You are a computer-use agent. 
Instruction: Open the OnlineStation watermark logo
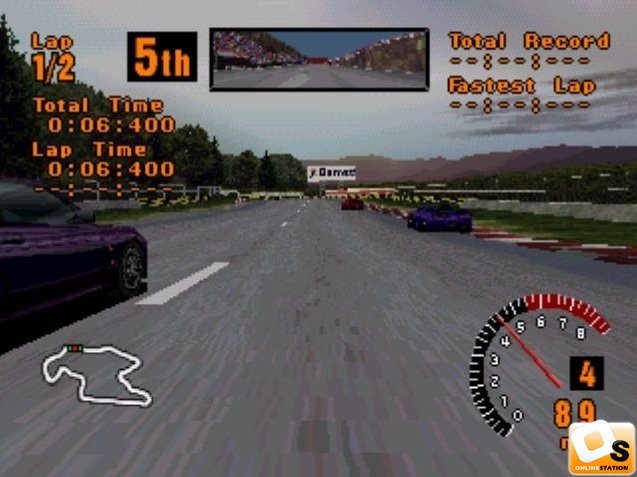coord(602,447)
